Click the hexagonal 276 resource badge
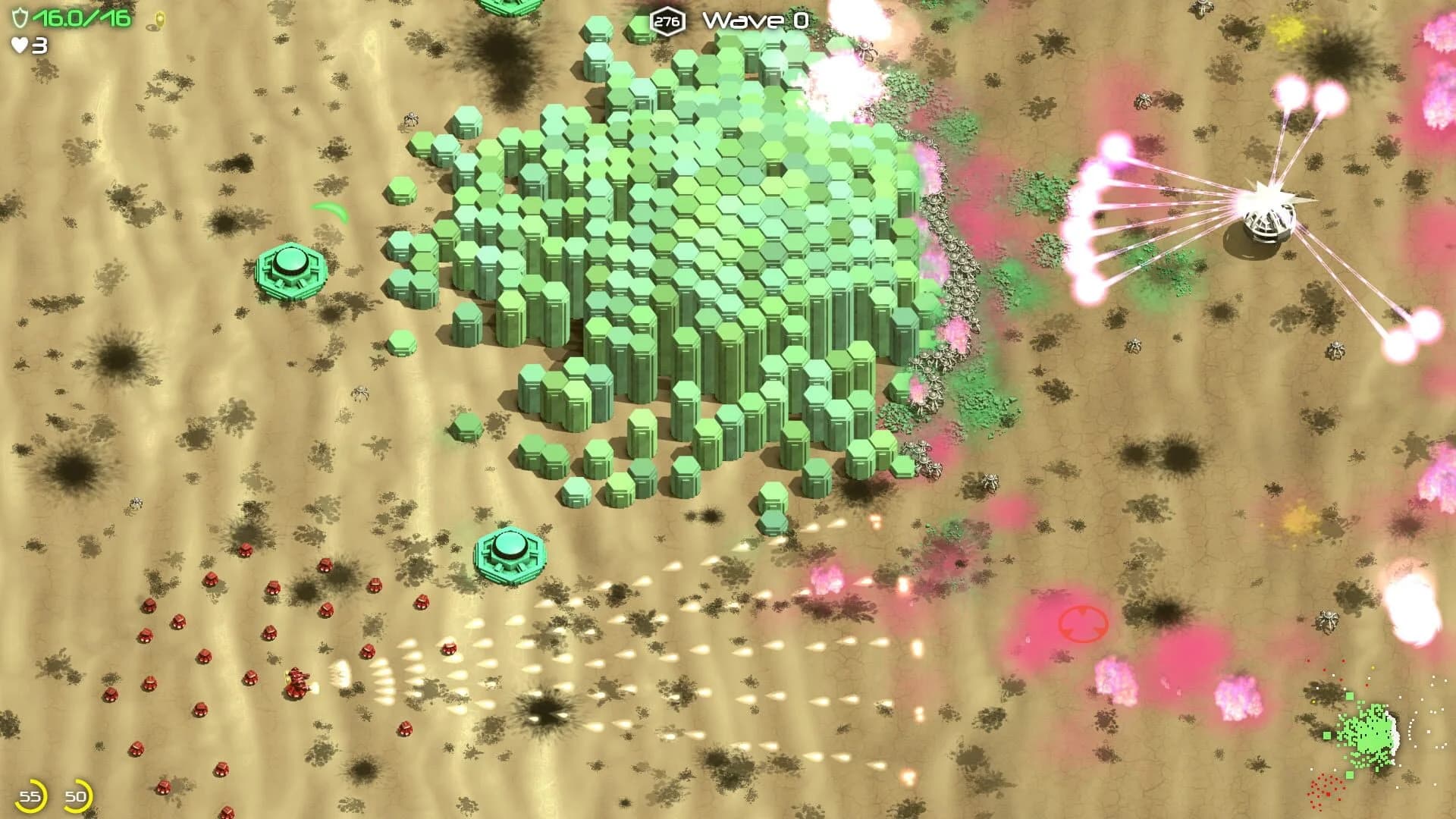This screenshot has width=1456, height=819. 667,21
